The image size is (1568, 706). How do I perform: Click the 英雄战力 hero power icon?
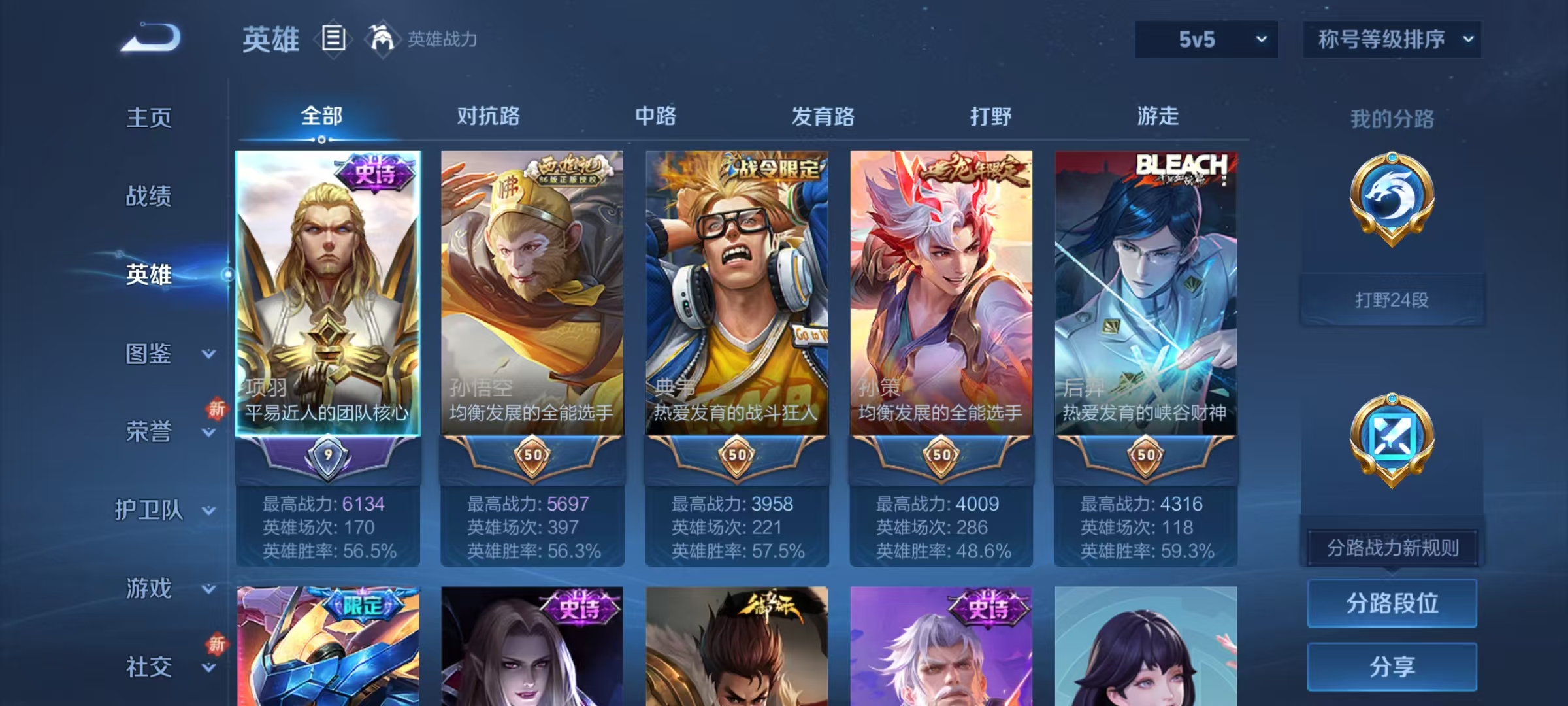pyautogui.click(x=382, y=39)
